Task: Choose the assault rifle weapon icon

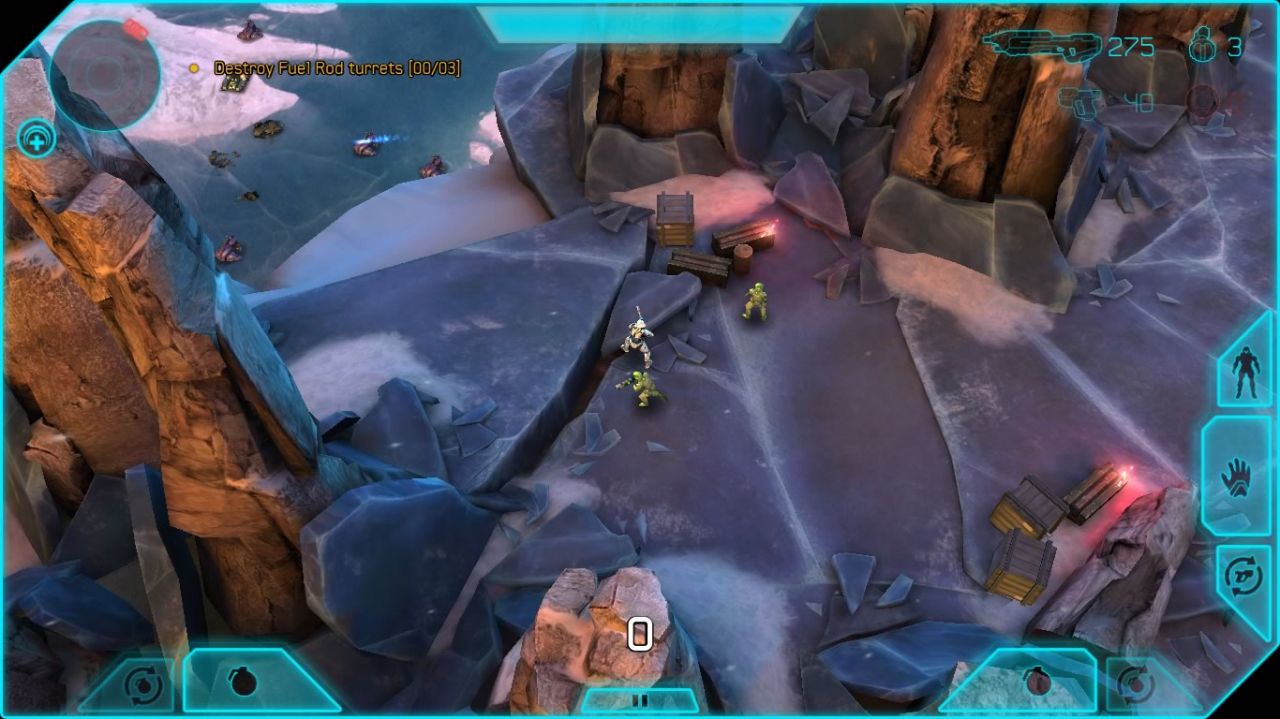Action: [x=1041, y=46]
